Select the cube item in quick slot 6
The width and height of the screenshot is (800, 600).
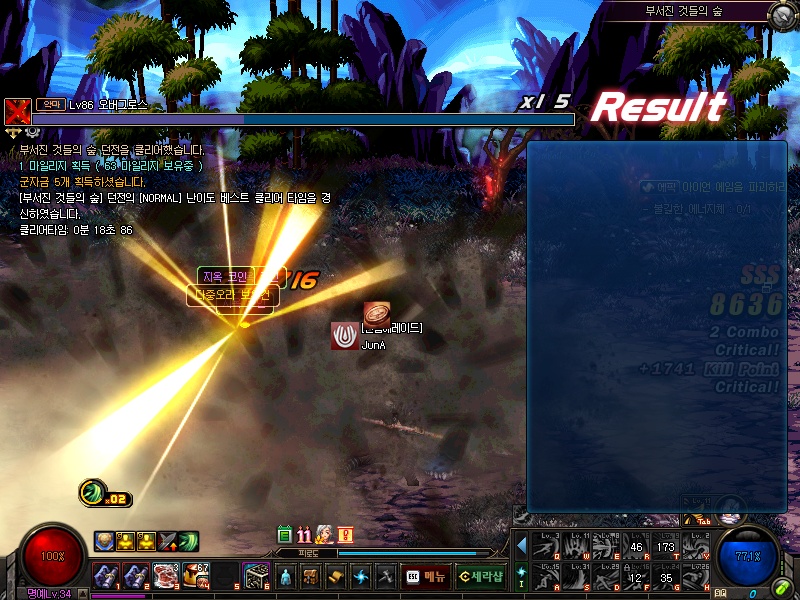pos(257,576)
